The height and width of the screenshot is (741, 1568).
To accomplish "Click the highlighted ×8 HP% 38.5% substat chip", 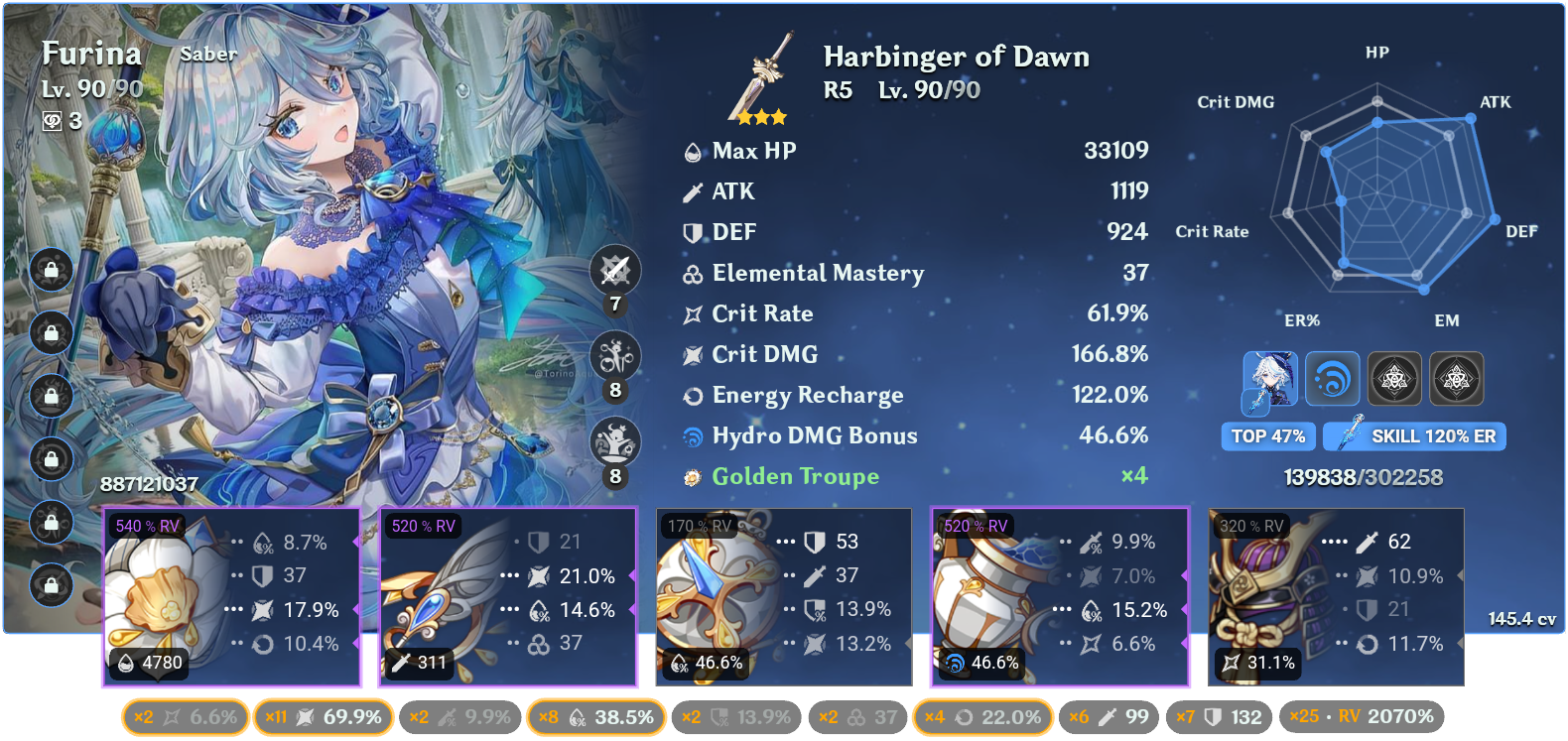I will (595, 716).
